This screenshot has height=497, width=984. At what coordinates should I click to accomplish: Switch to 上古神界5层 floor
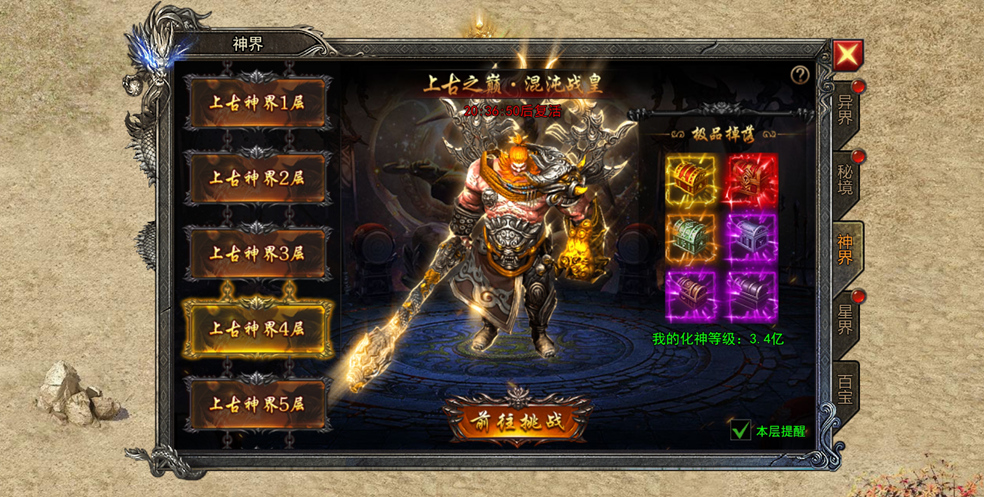pos(256,404)
